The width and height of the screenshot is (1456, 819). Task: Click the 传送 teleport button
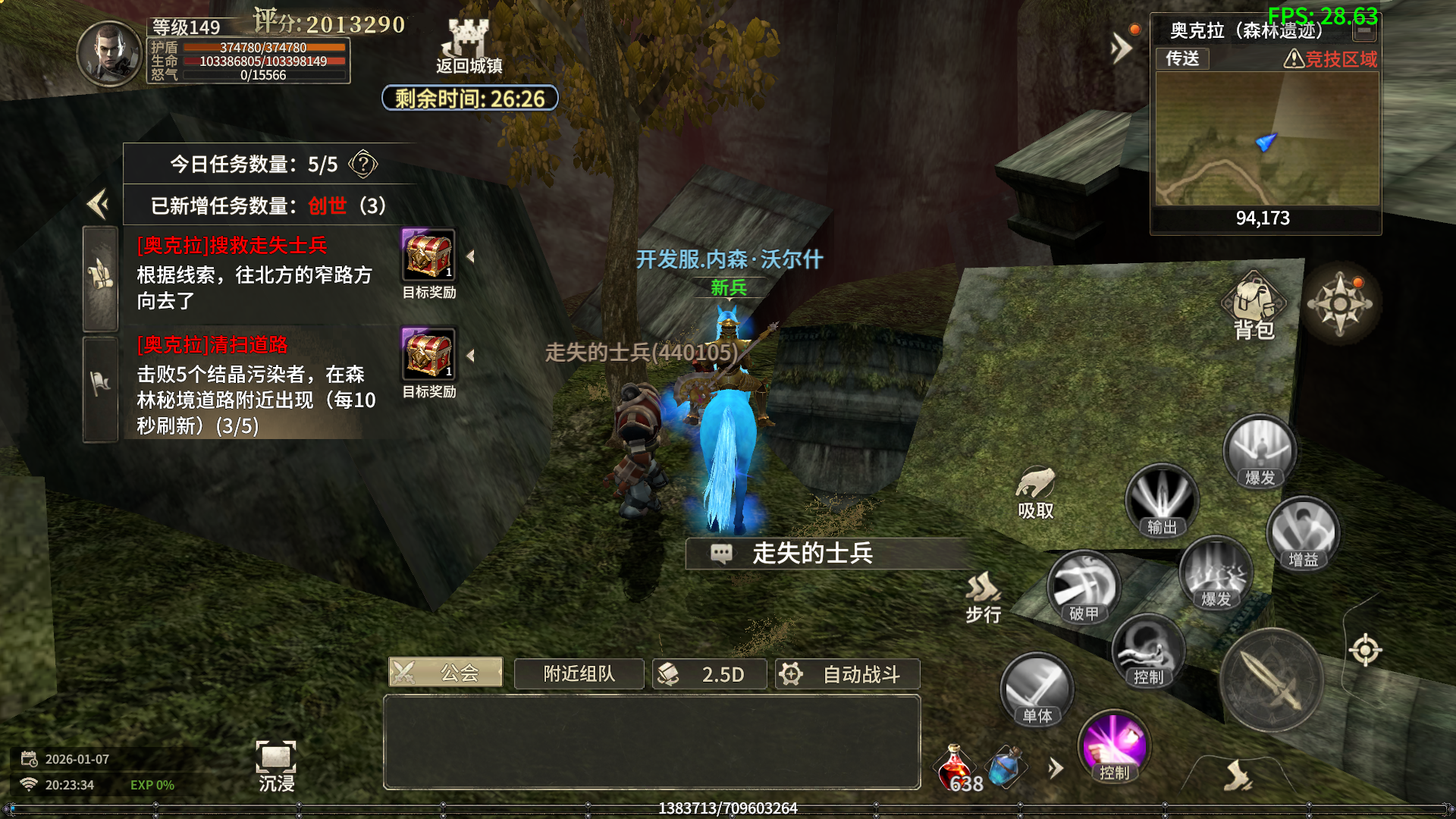tap(1182, 58)
